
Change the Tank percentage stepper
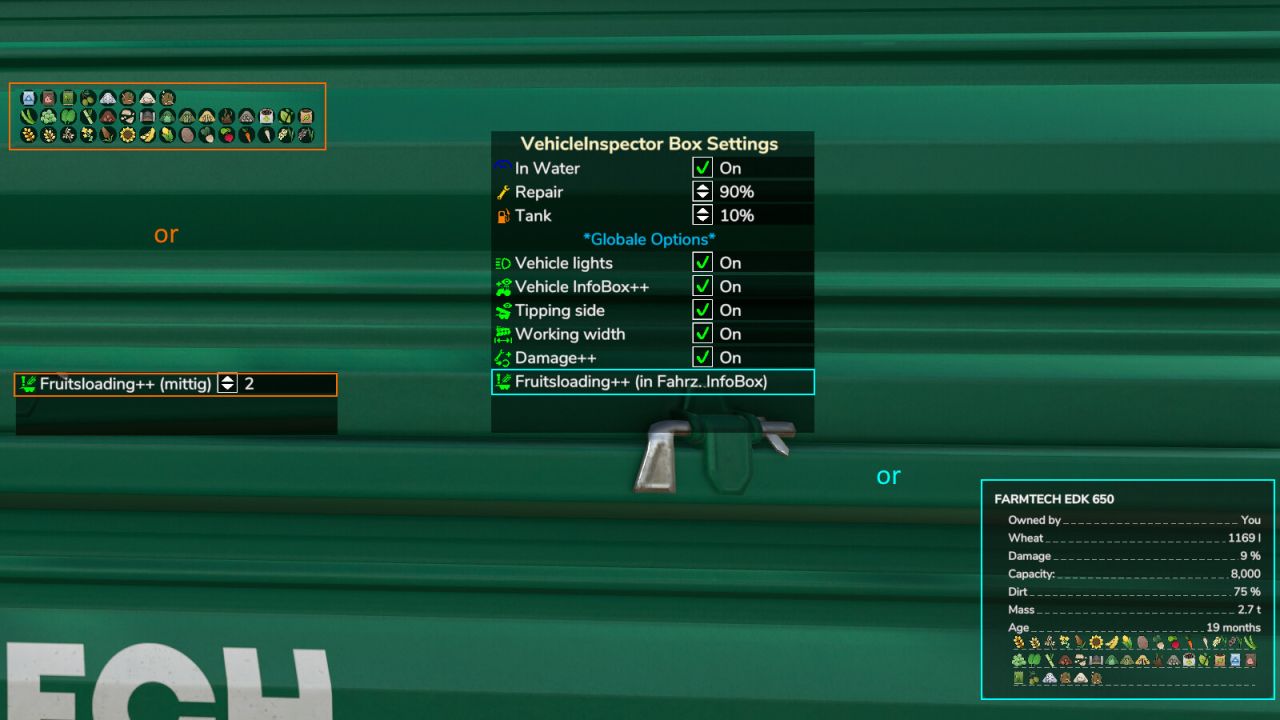[x=703, y=215]
